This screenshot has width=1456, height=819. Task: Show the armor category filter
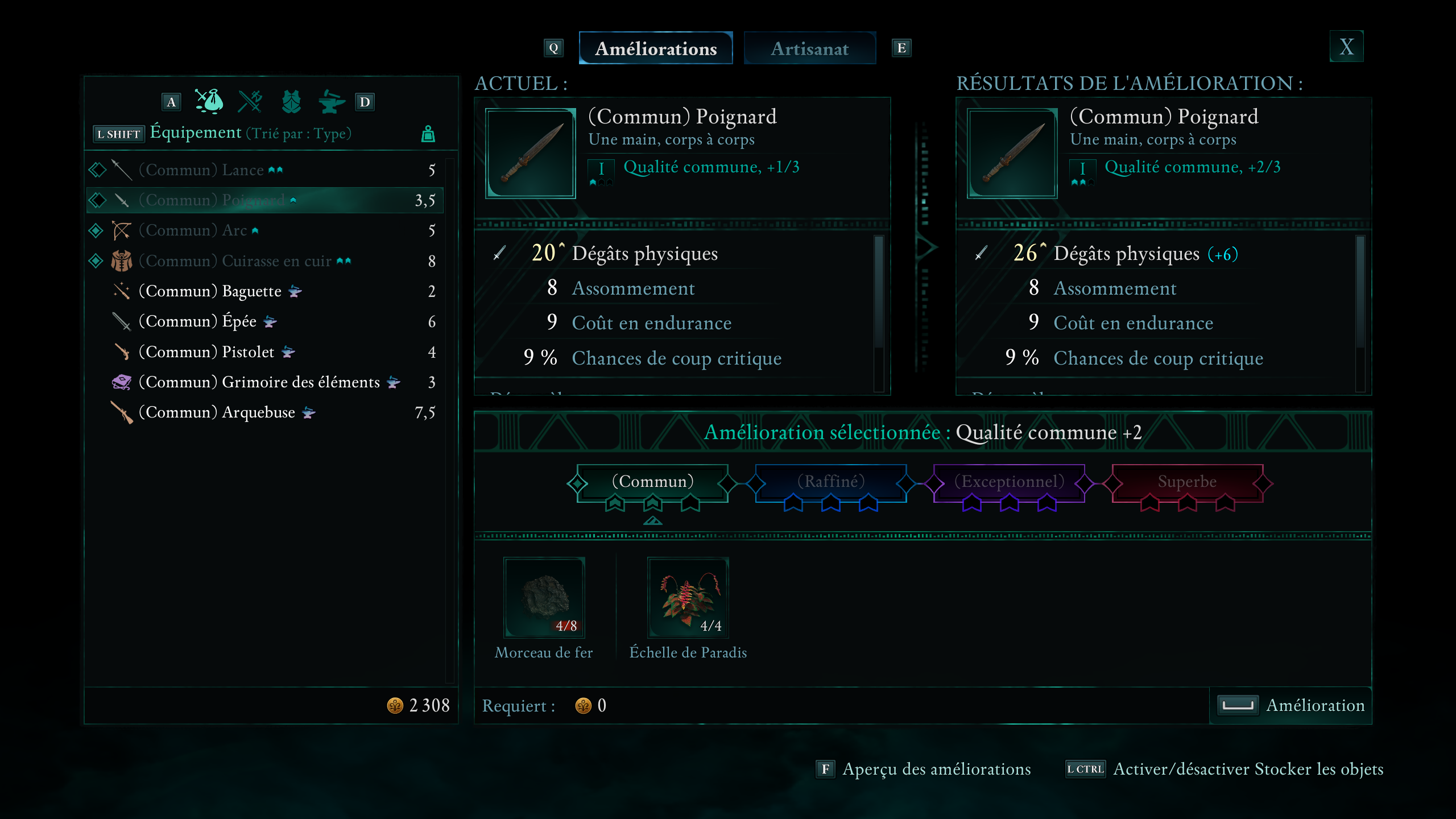point(291,102)
